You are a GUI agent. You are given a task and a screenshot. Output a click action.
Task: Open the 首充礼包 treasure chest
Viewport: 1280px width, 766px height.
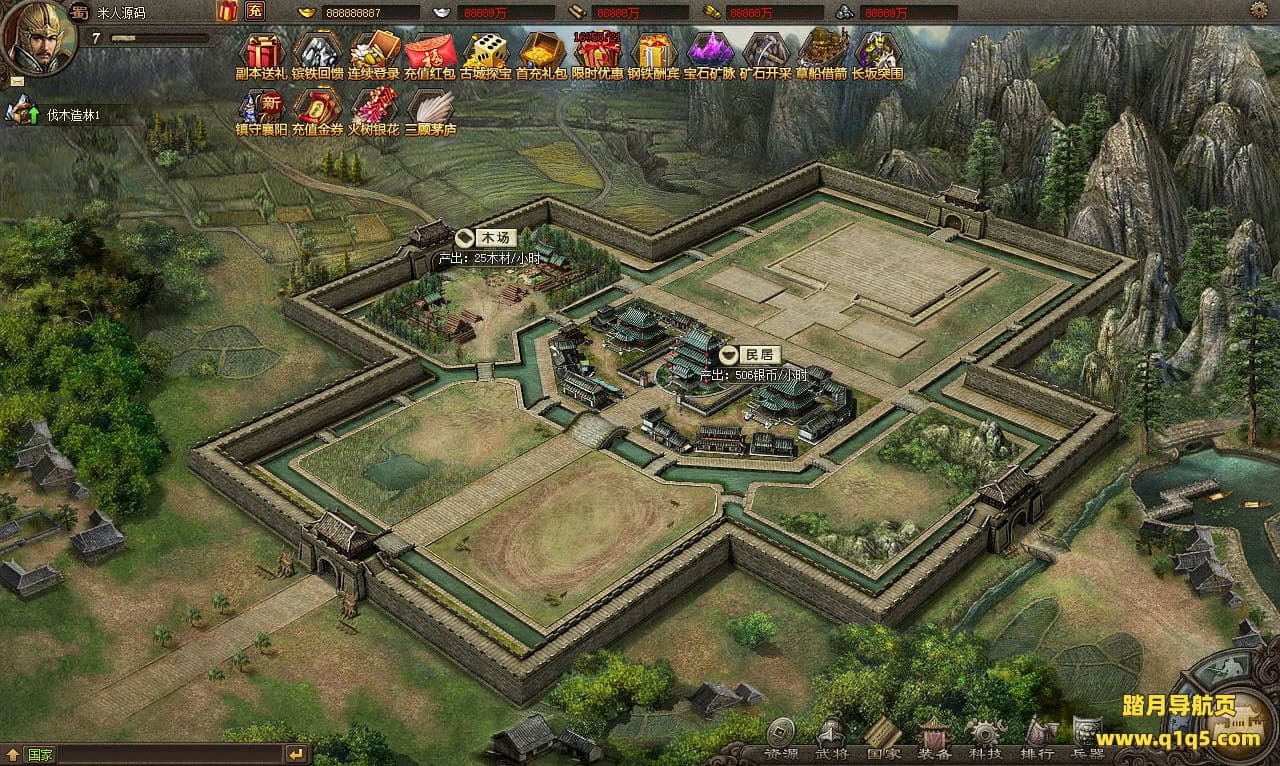pyautogui.click(x=541, y=54)
